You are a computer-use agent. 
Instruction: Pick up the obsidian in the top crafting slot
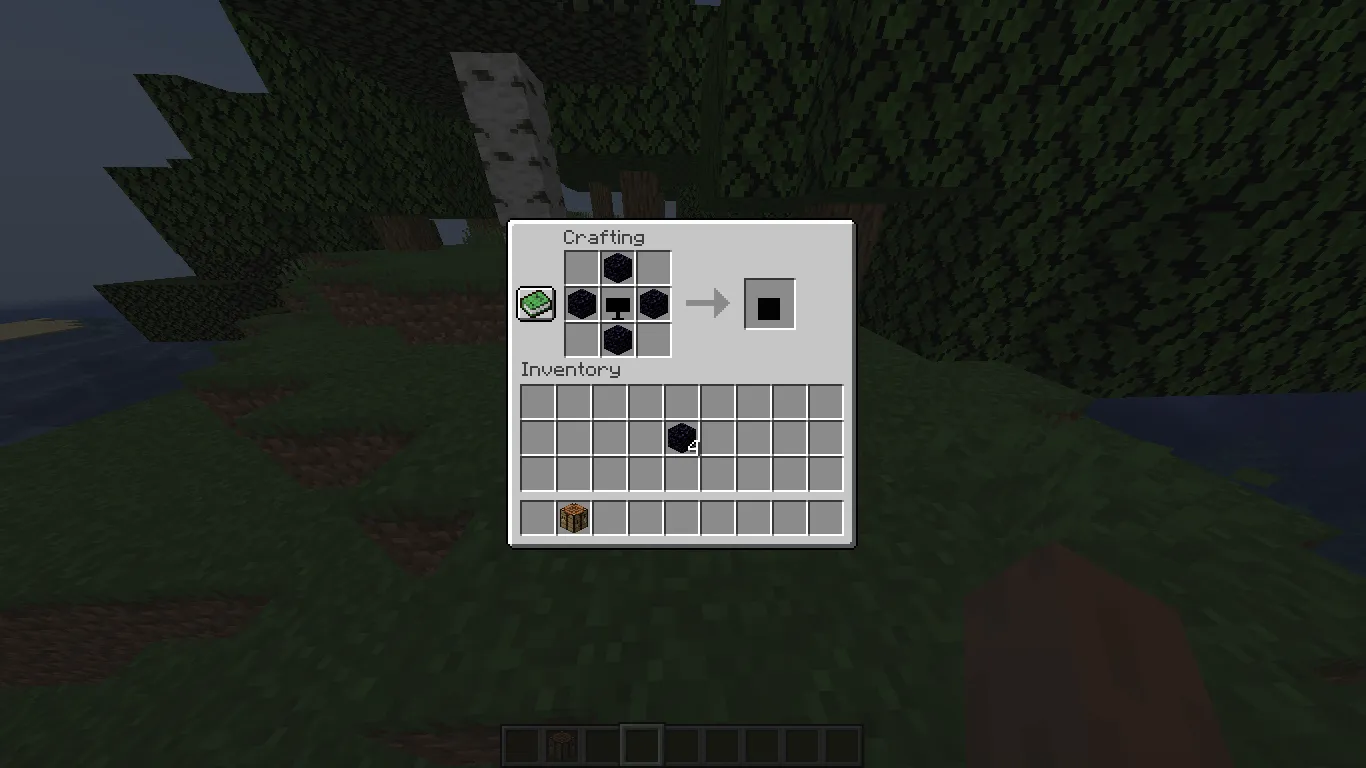[618, 267]
